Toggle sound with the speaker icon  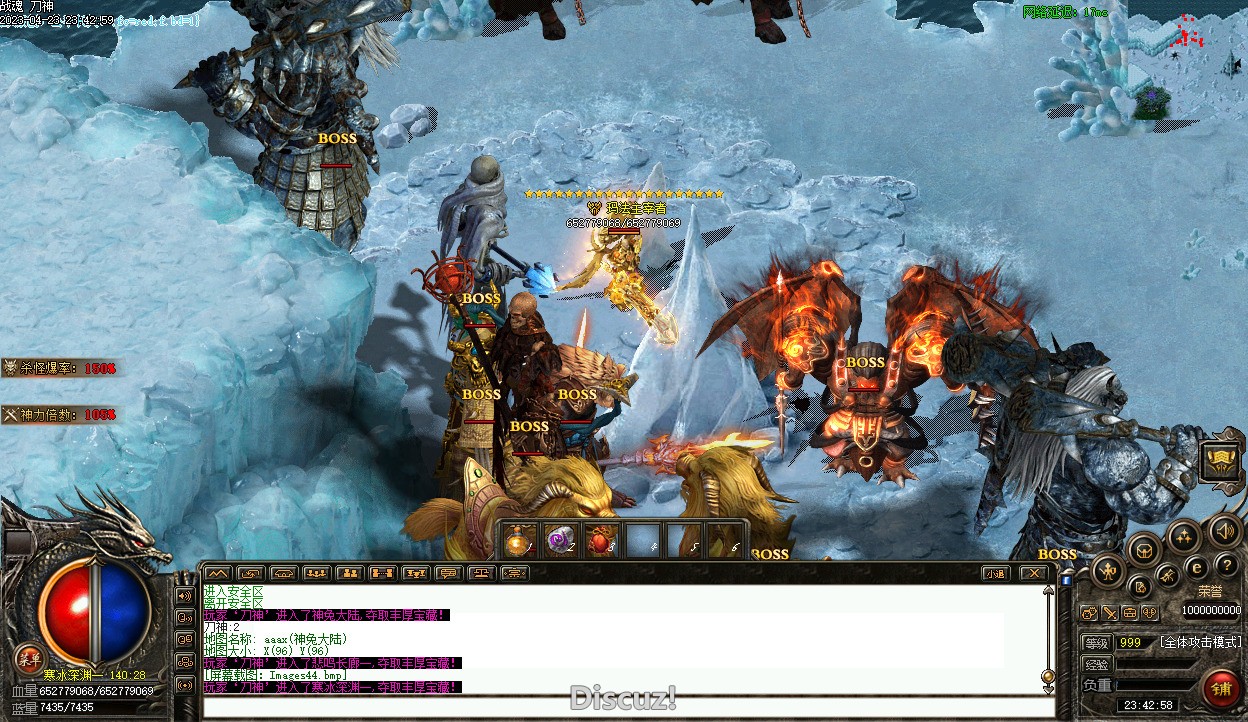pyautogui.click(x=1224, y=530)
